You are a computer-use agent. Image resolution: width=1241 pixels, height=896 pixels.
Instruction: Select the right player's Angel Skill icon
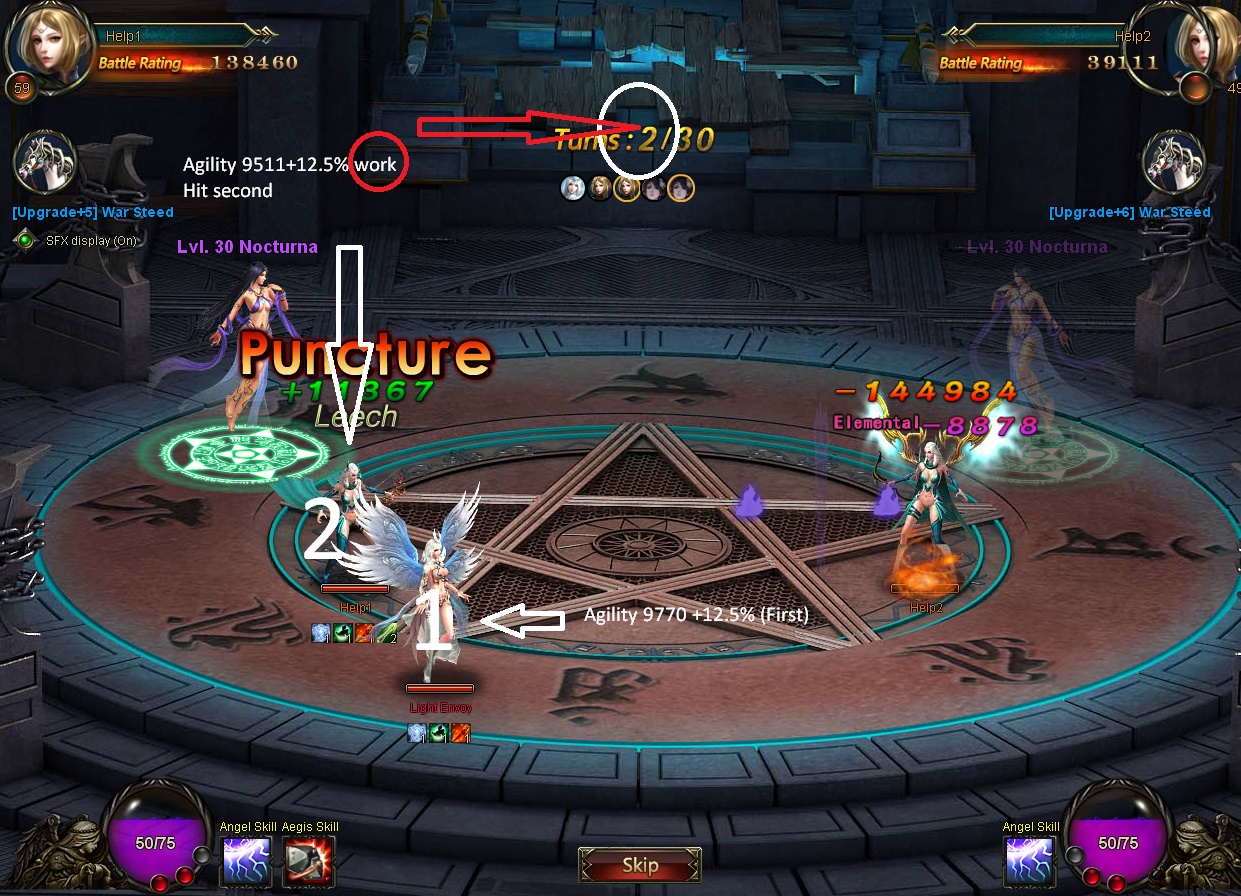click(x=1032, y=861)
